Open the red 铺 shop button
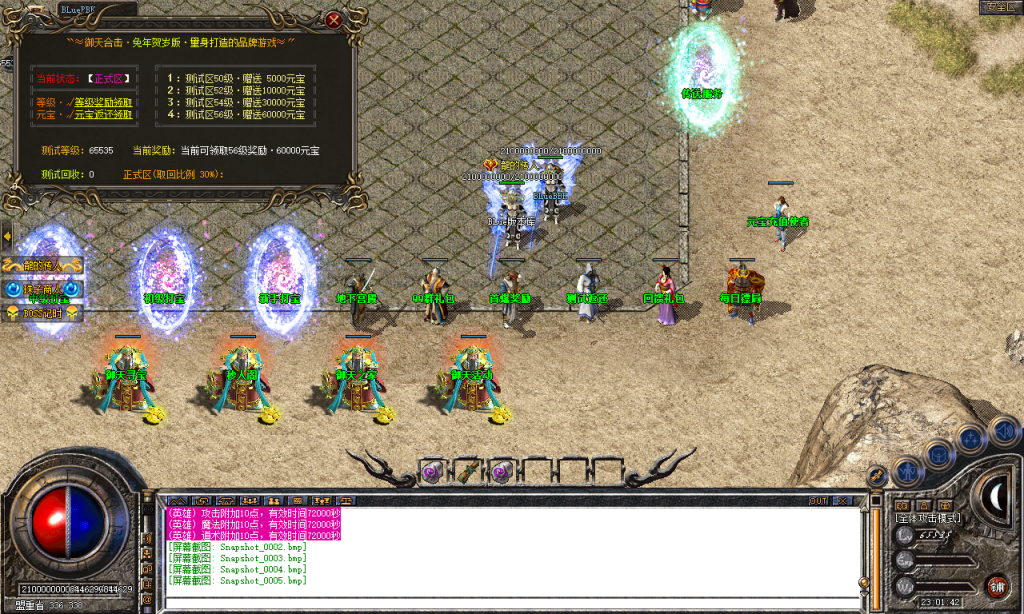 click(996, 586)
